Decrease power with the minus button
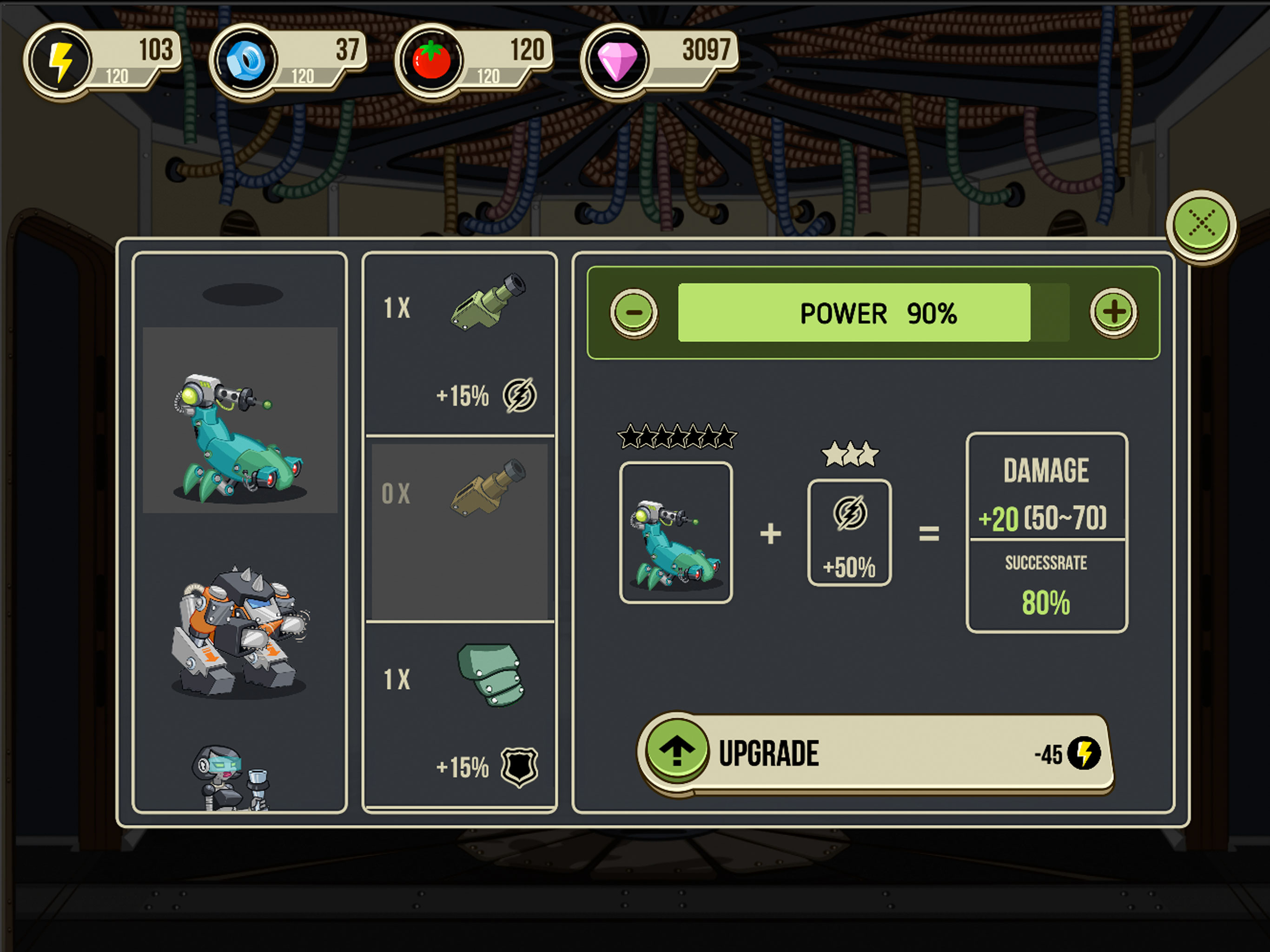1270x952 pixels. pyautogui.click(x=634, y=312)
